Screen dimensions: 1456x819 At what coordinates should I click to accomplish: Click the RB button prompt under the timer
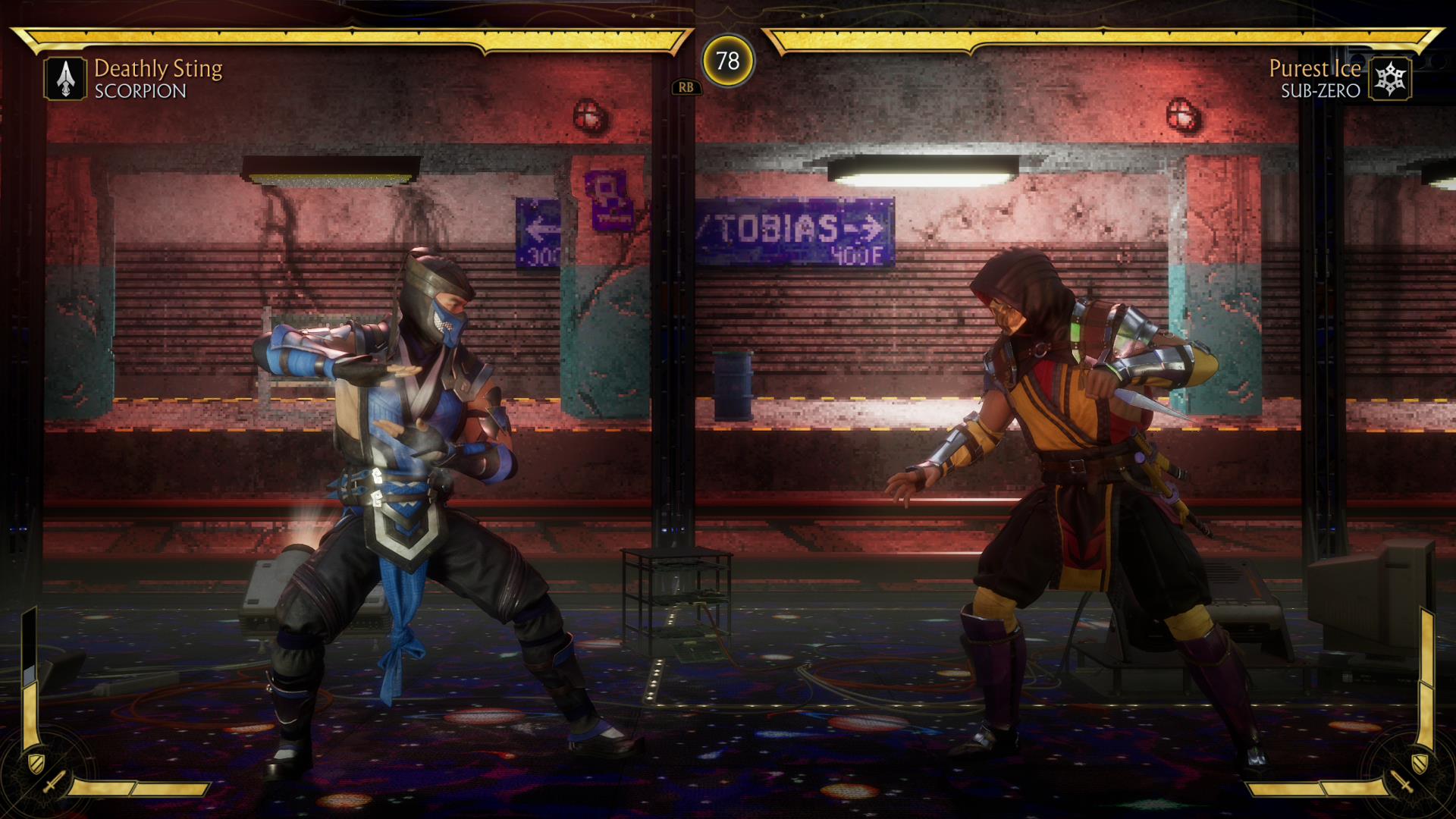click(x=688, y=87)
